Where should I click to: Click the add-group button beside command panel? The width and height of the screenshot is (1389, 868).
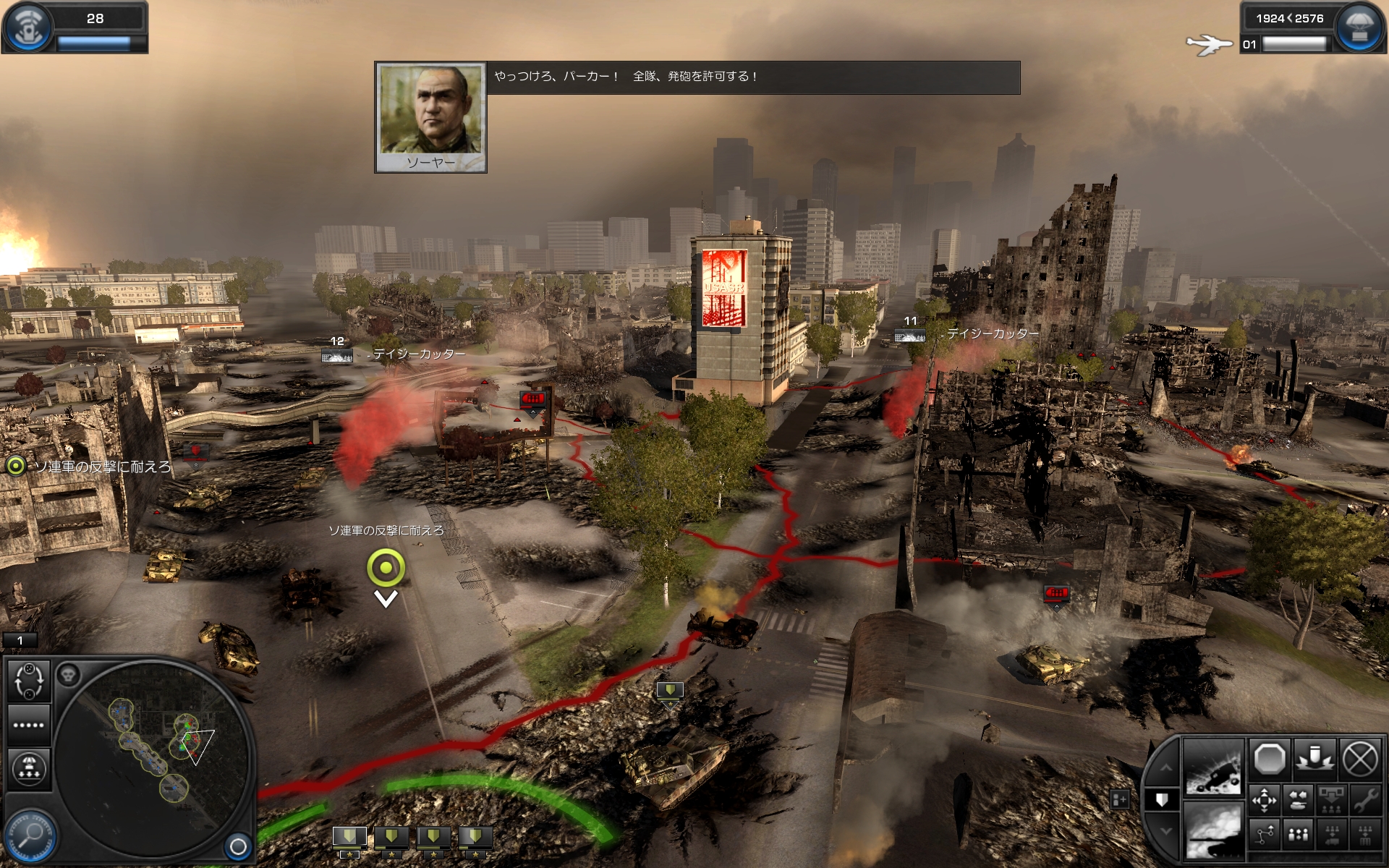coord(1119,799)
